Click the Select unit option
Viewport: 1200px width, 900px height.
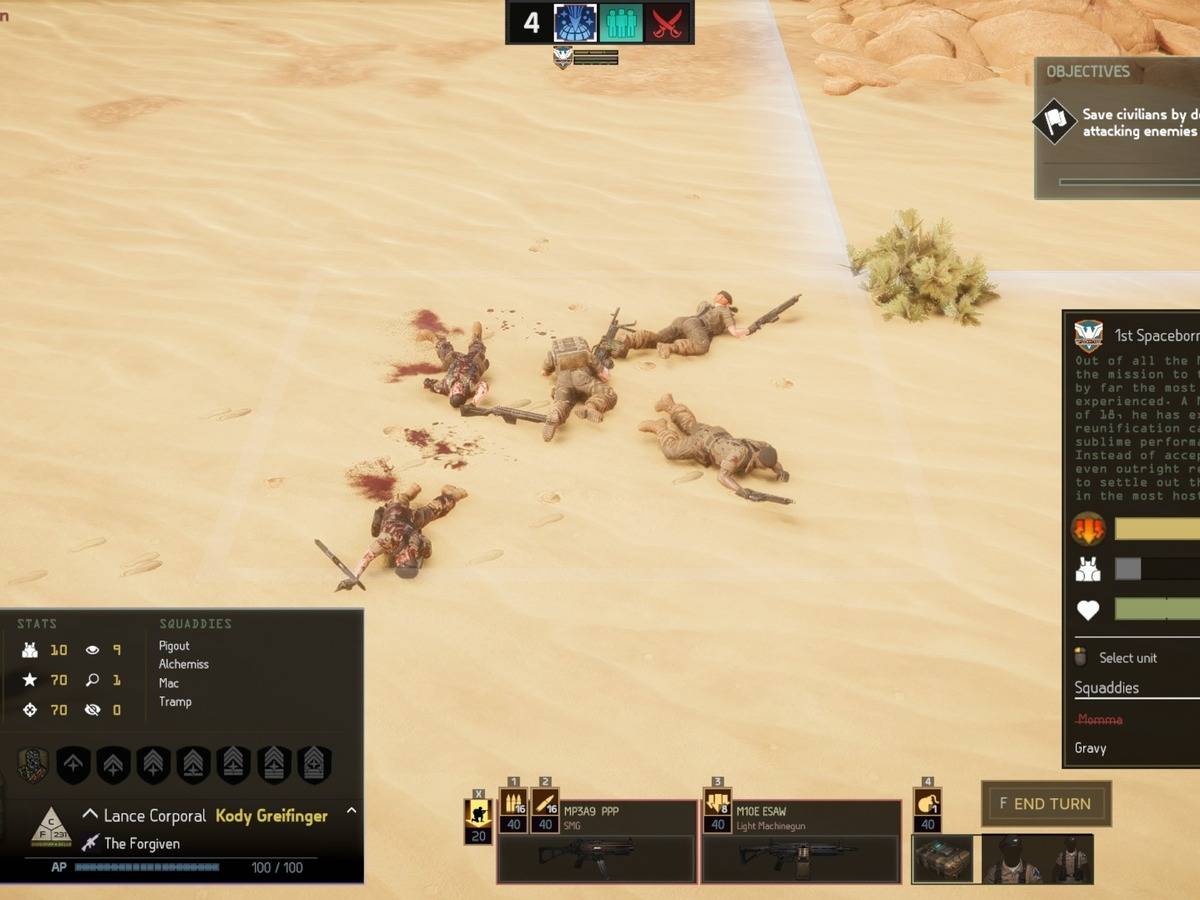click(x=1127, y=658)
